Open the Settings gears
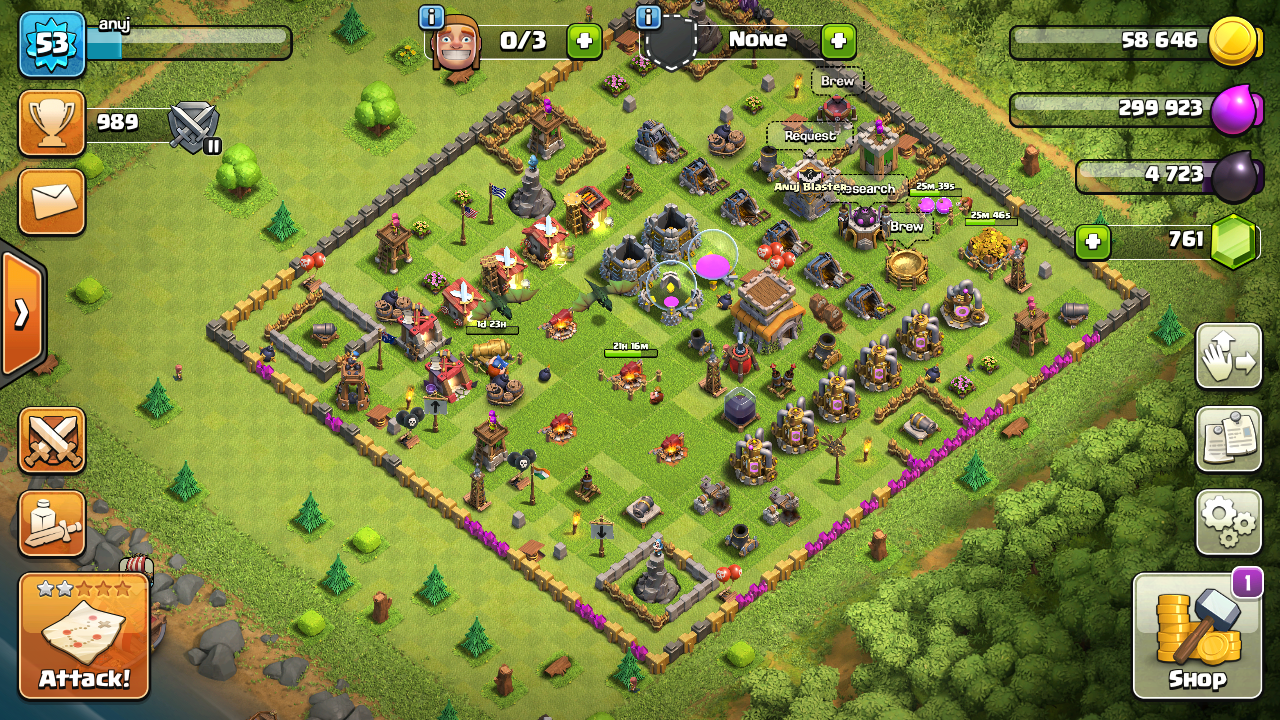The image size is (1280, 720). click(x=1228, y=521)
